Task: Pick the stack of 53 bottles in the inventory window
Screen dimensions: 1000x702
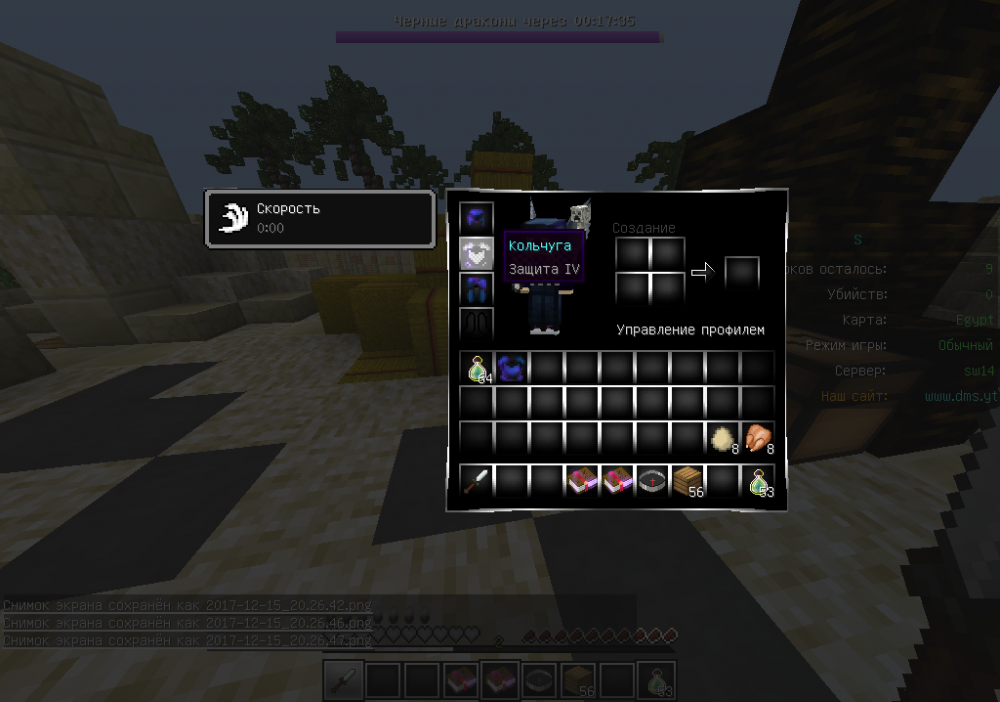Action: (757, 481)
